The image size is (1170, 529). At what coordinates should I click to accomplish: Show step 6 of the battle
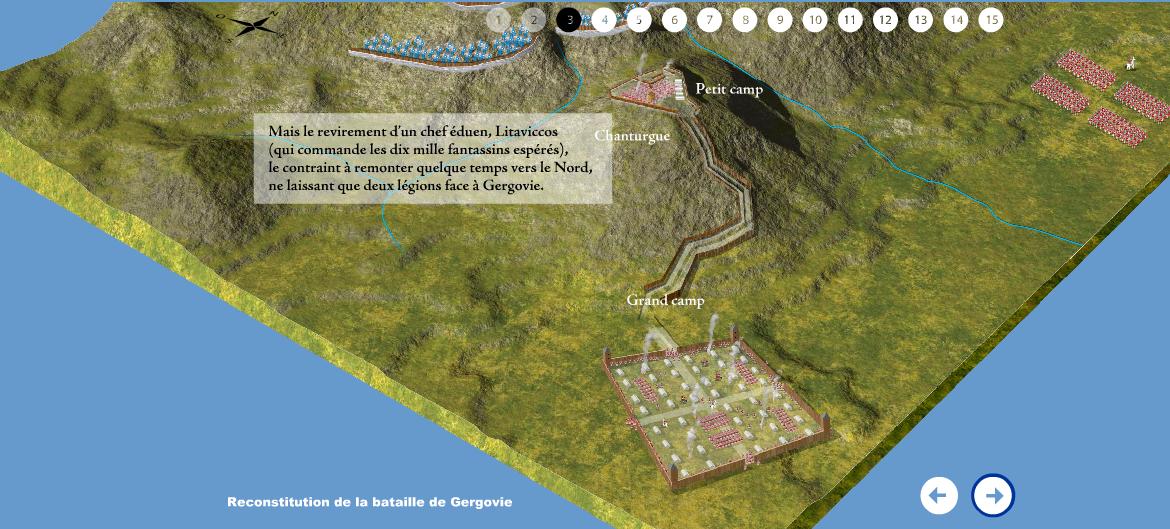pos(674,20)
